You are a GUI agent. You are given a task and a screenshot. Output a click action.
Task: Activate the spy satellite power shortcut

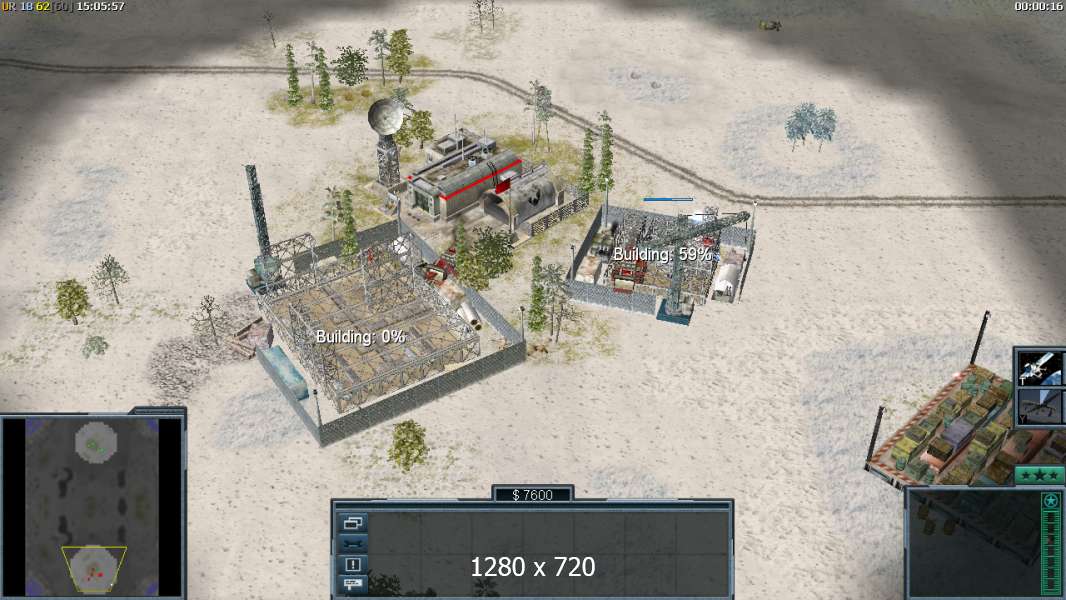(x=1040, y=368)
